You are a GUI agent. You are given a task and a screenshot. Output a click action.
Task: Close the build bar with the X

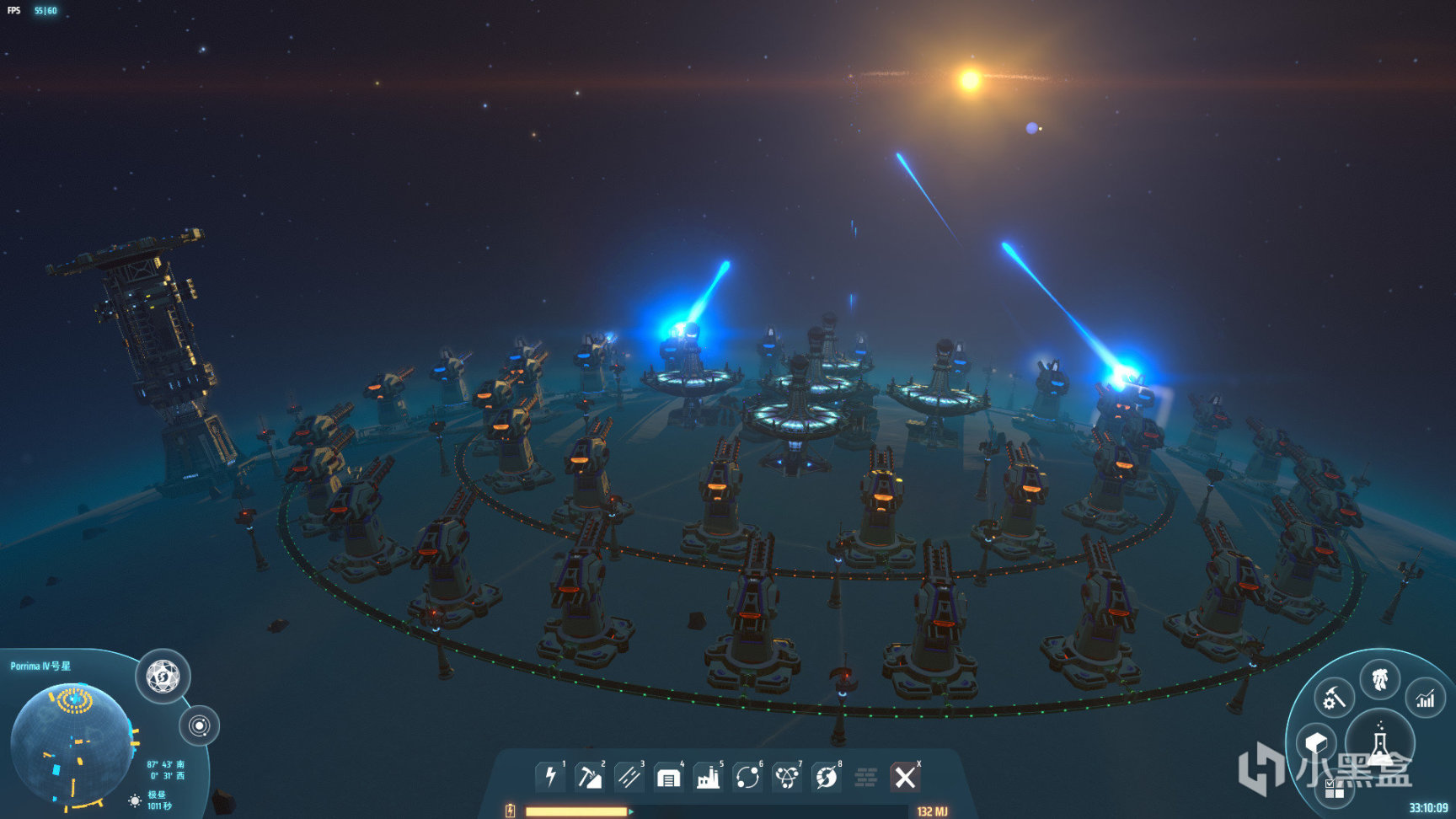pyautogui.click(x=905, y=776)
